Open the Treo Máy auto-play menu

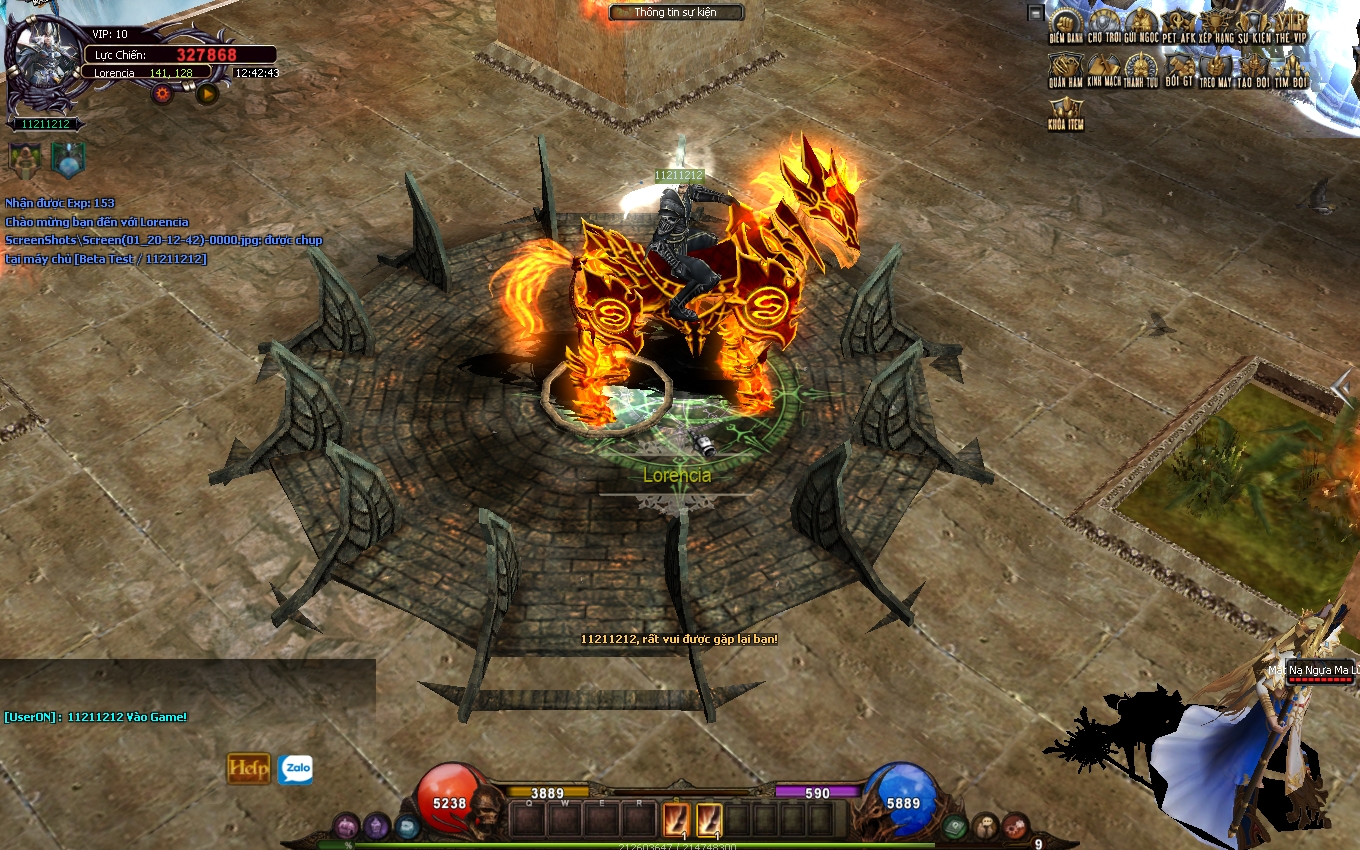pyautogui.click(x=1216, y=68)
